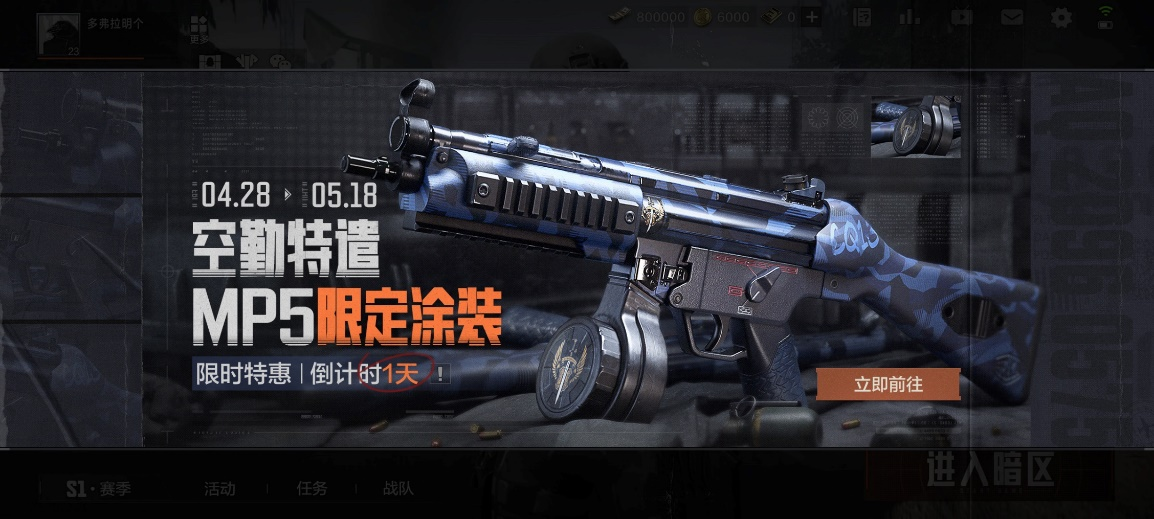Select the 任务 missions tab
Image resolution: width=1154 pixels, height=519 pixels.
click(312, 489)
